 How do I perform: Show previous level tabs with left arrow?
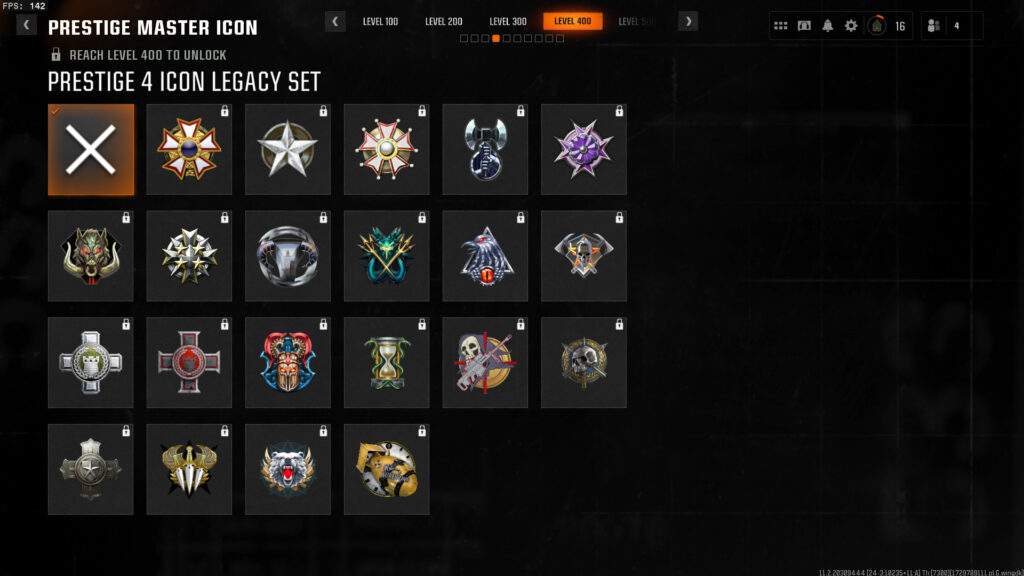336,21
